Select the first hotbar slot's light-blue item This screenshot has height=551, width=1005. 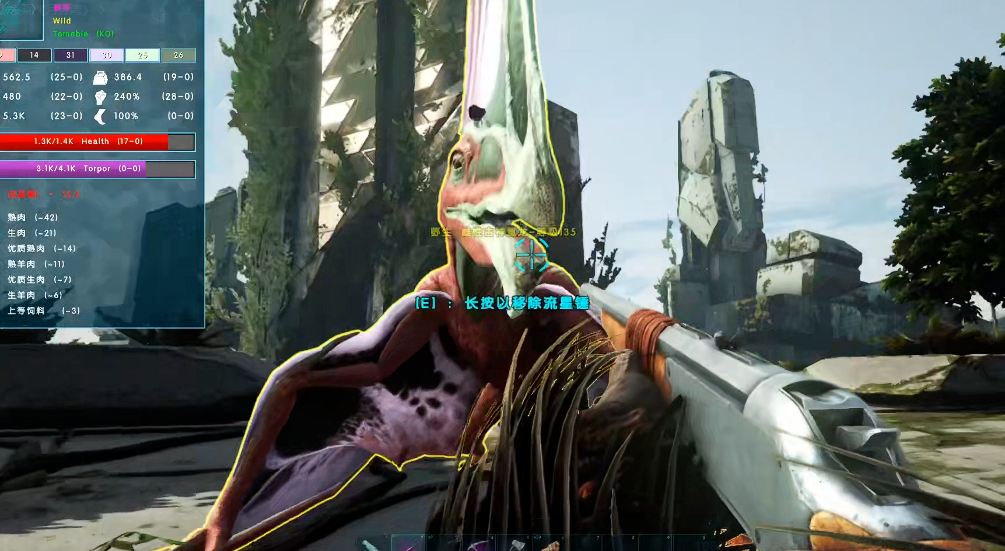tap(371, 544)
